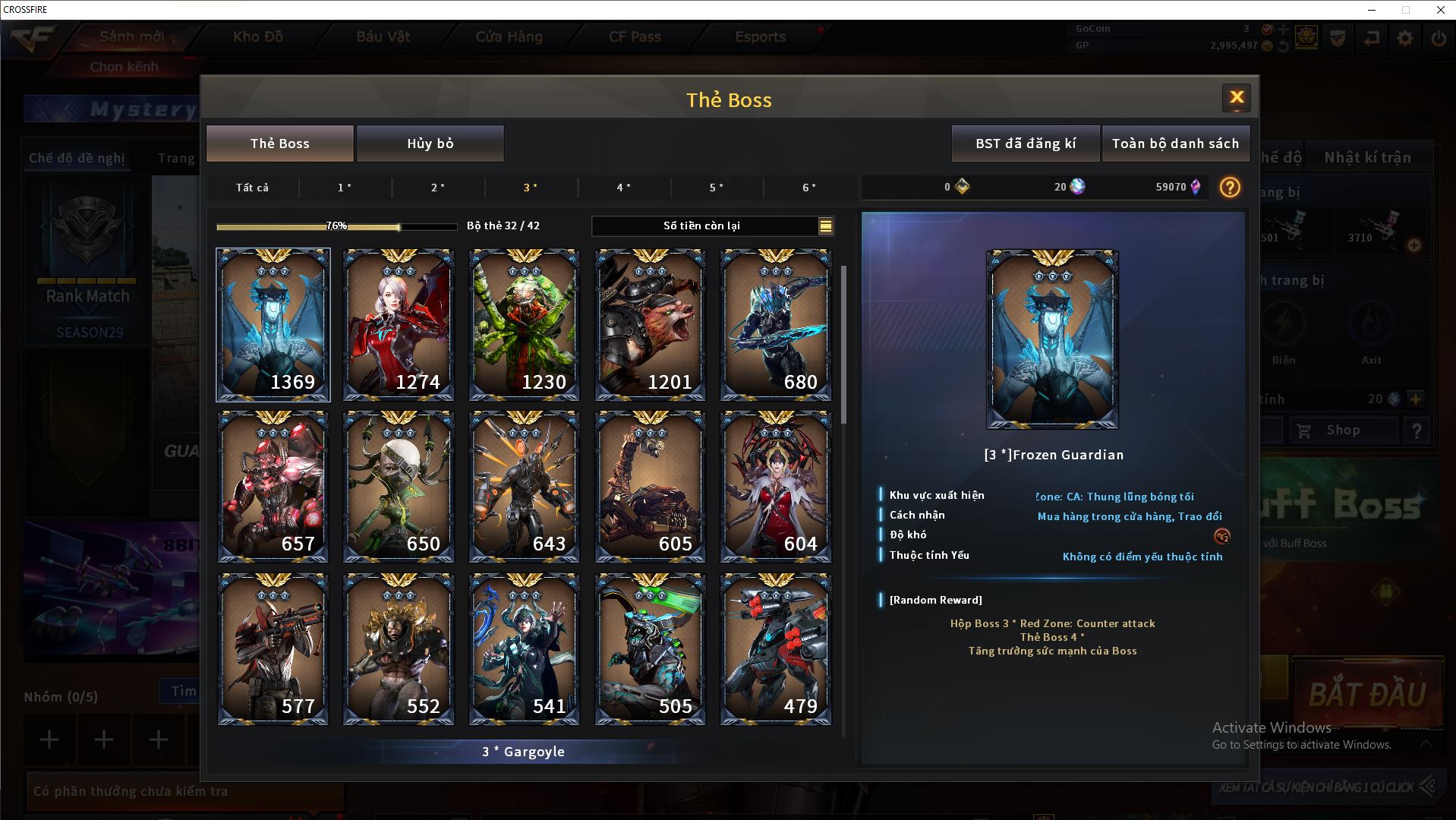Click the orange question mark help icon

(x=1230, y=187)
